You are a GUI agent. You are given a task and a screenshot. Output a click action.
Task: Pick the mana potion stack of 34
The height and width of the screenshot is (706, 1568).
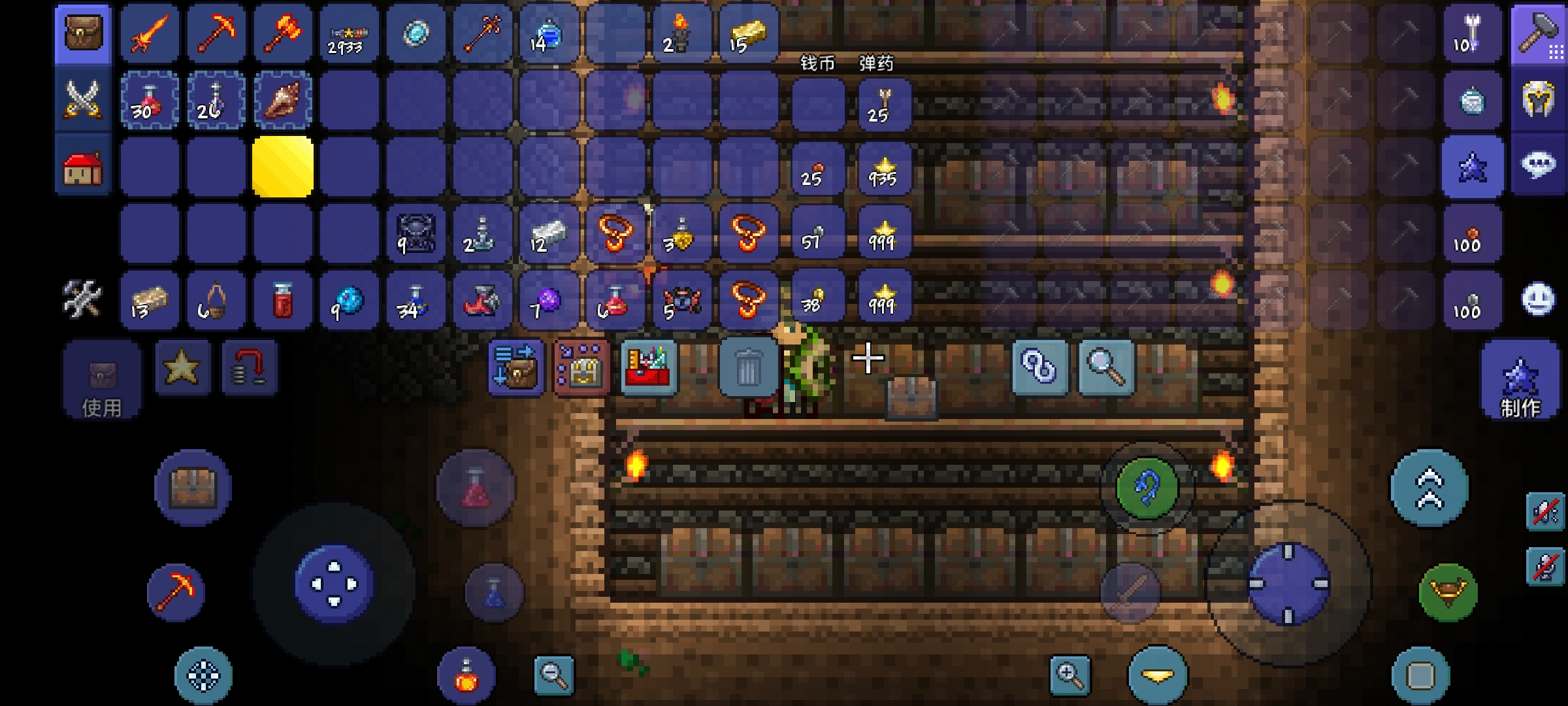tap(416, 300)
